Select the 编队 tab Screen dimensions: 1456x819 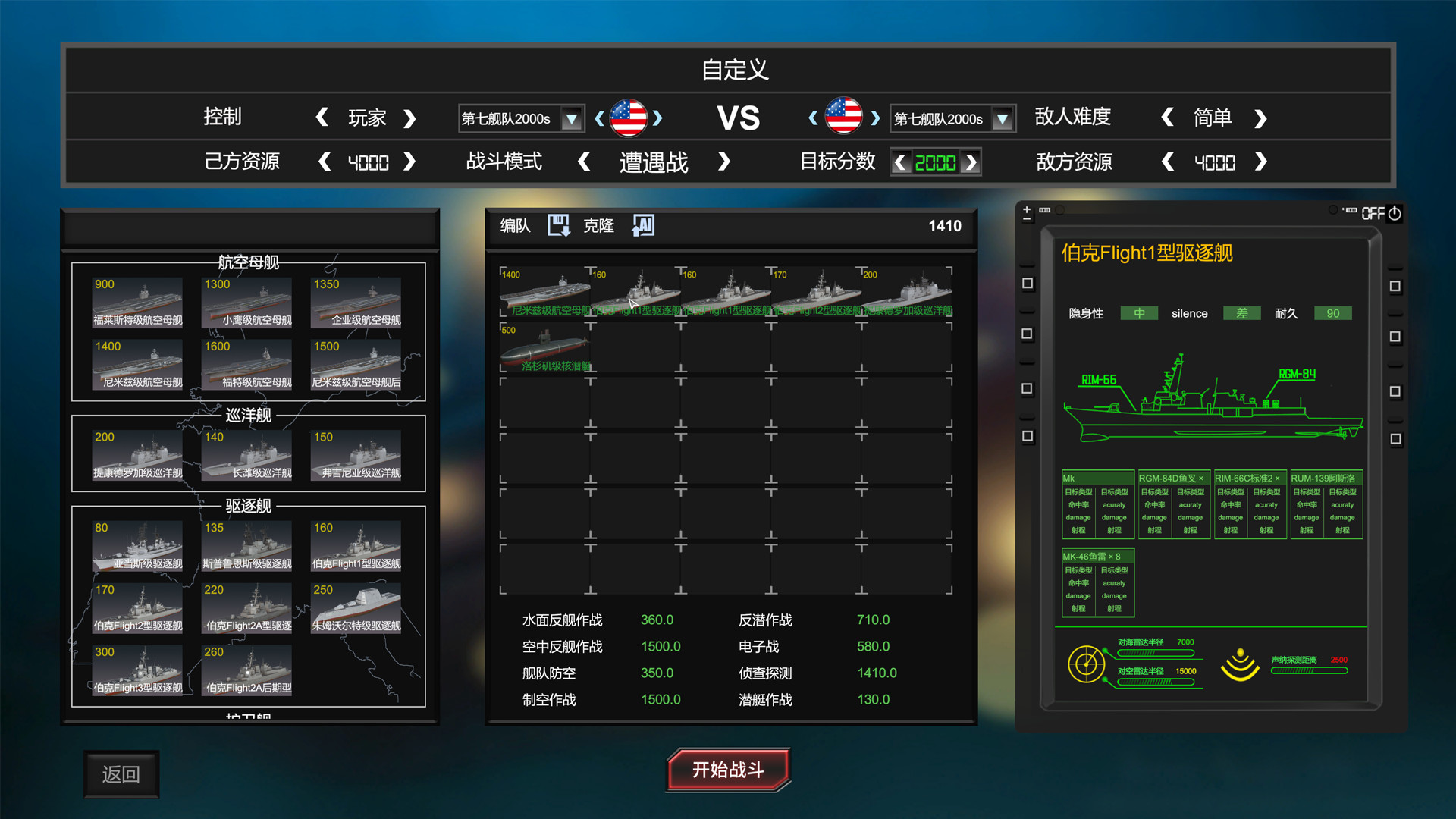click(x=513, y=225)
